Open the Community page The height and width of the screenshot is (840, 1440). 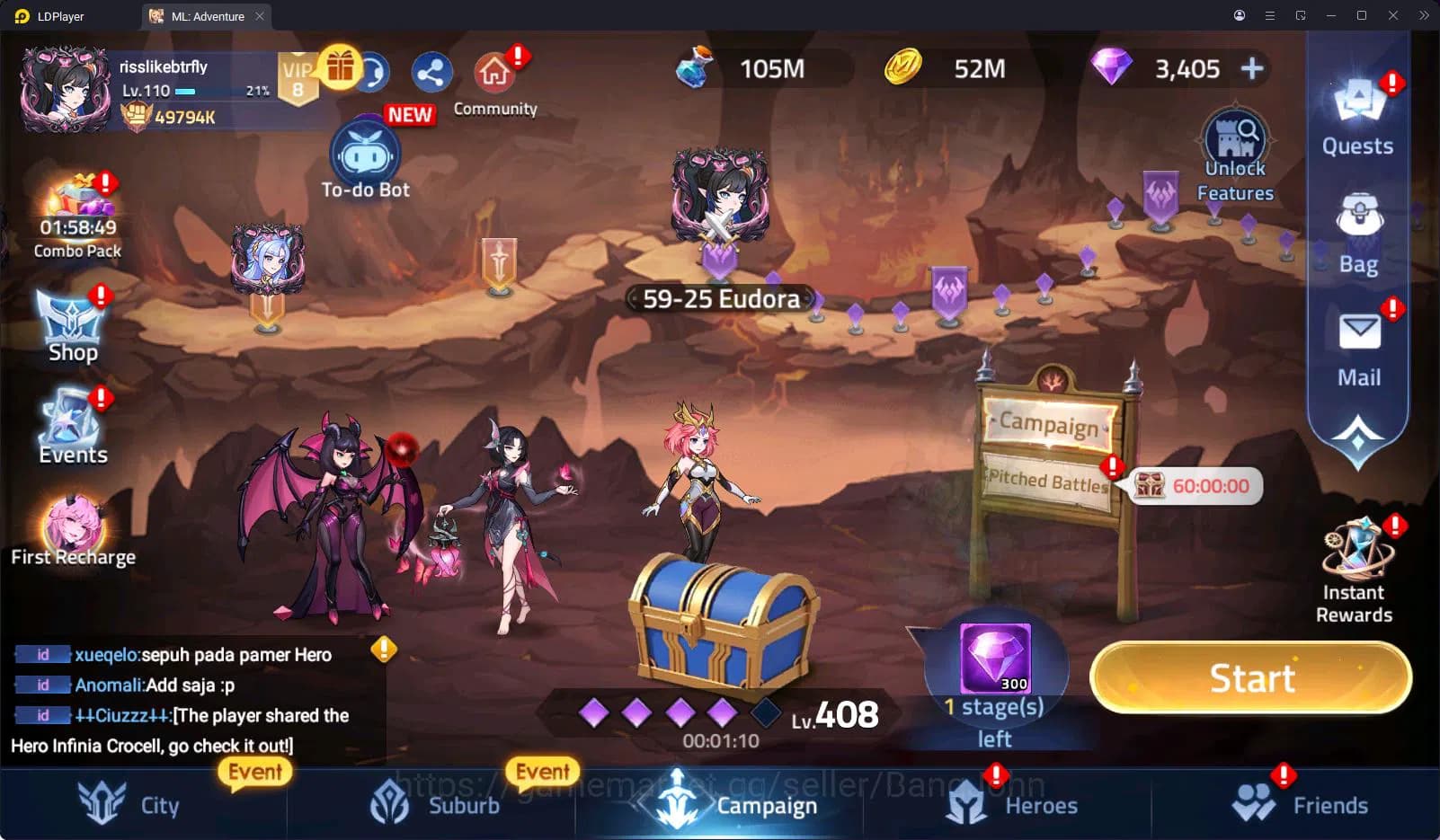coord(493,72)
